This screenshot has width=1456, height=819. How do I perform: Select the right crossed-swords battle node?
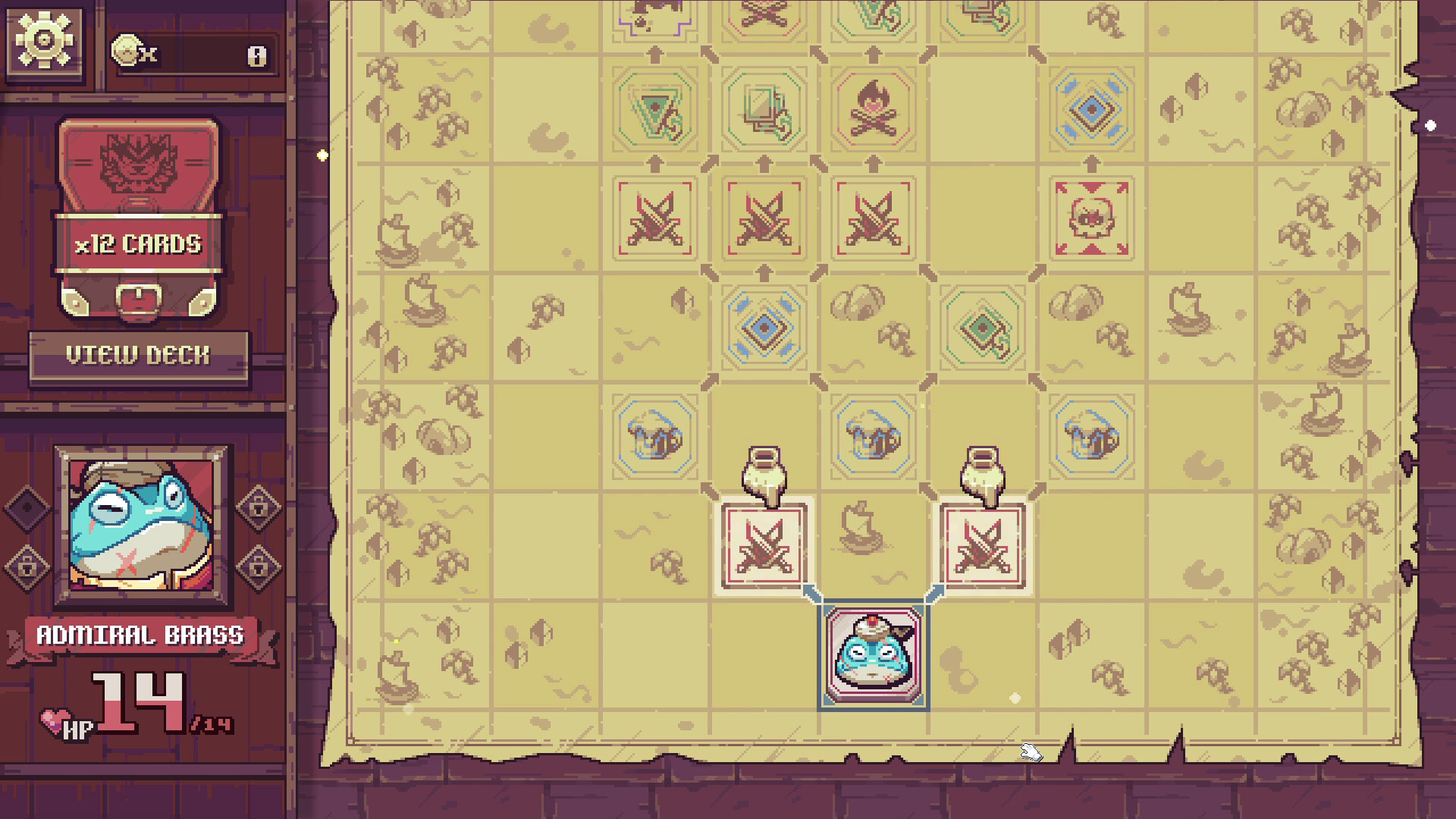click(981, 546)
